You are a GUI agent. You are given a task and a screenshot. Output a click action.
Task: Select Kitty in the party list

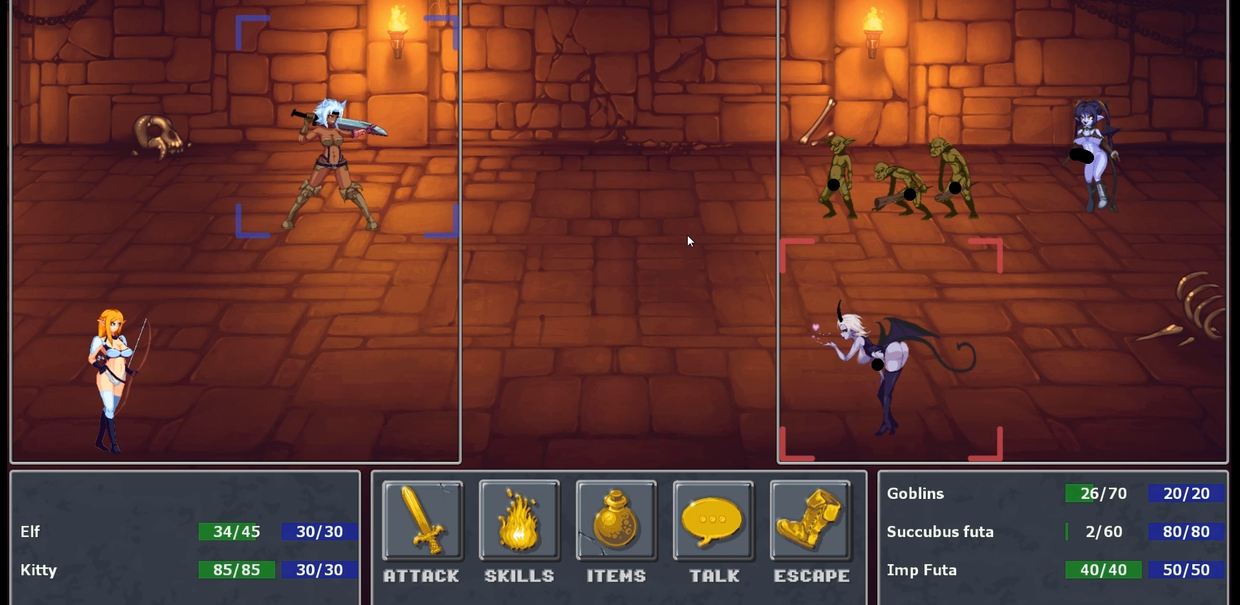39,570
